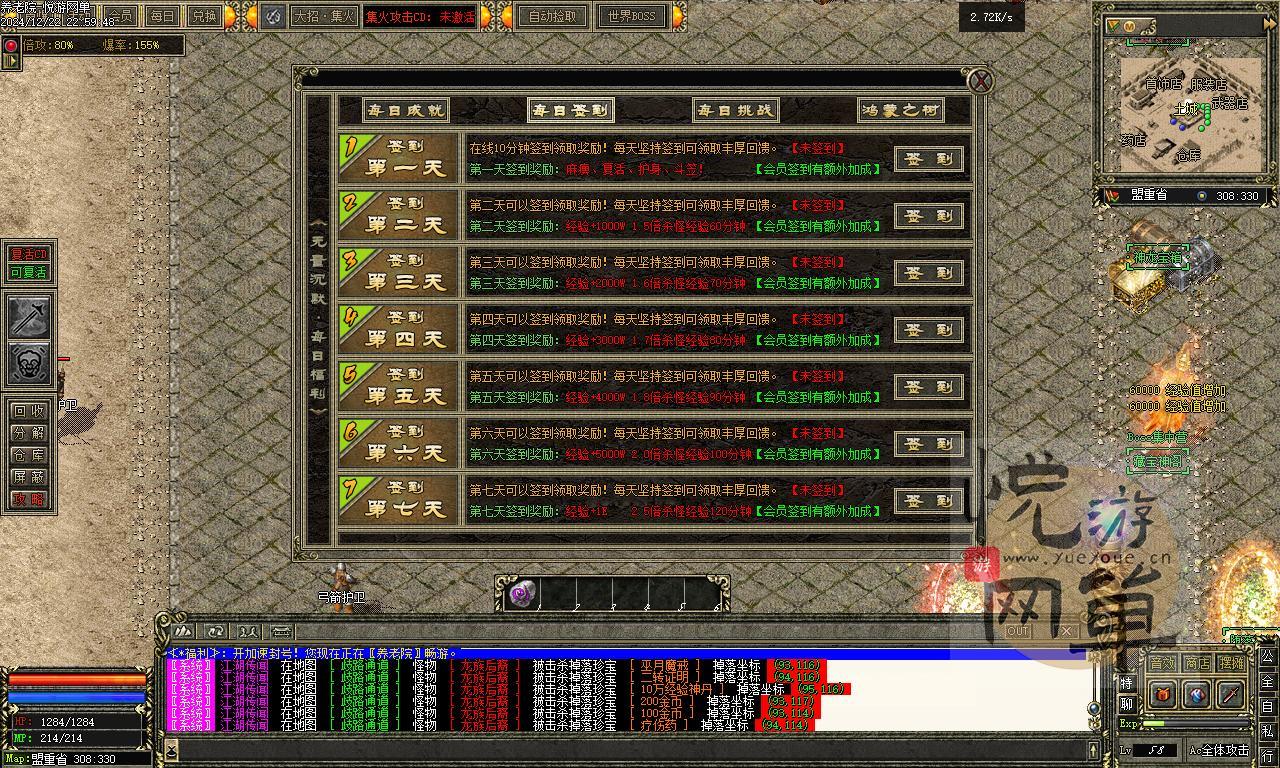Screen dimensions: 1280x768
Task: Open the 攻略 guide button
Action: point(28,499)
